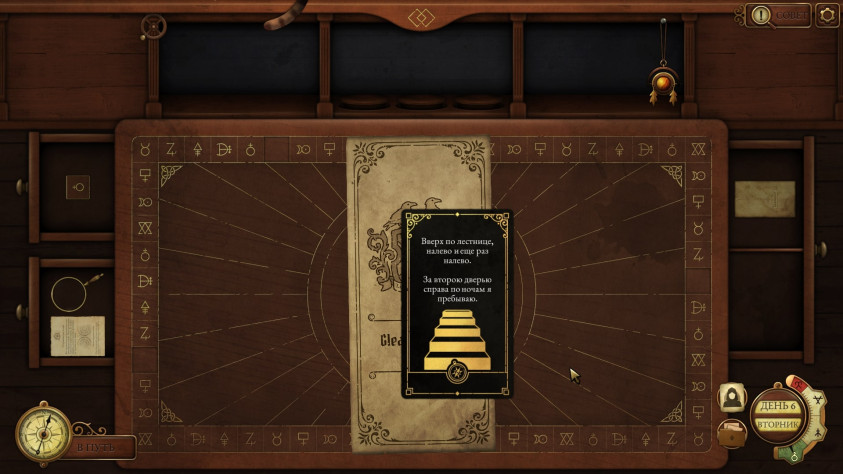Select the faded paper in right drawer
The width and height of the screenshot is (843, 474).
(x=766, y=198)
